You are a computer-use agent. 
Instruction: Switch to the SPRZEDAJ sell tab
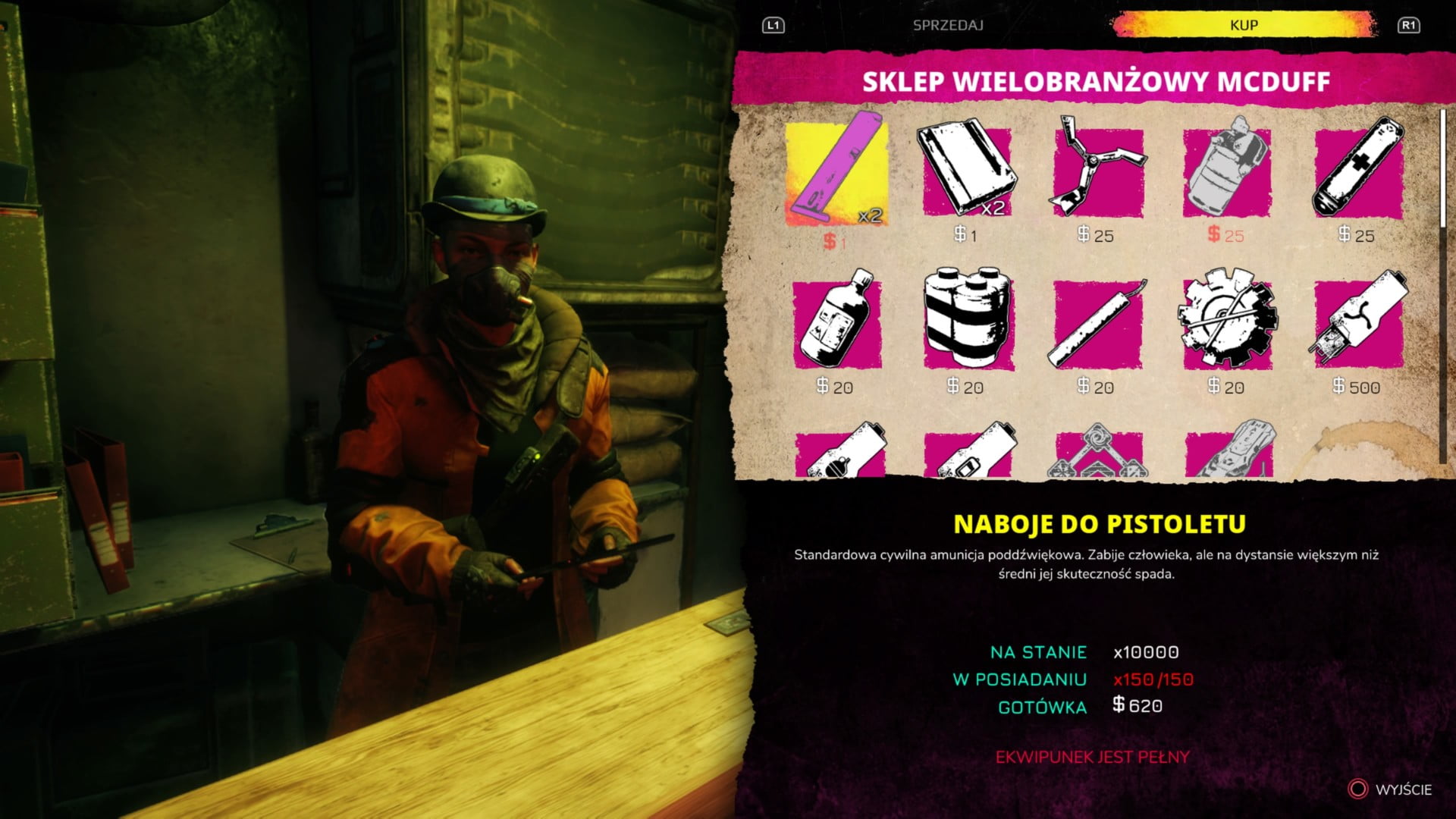[x=947, y=25]
